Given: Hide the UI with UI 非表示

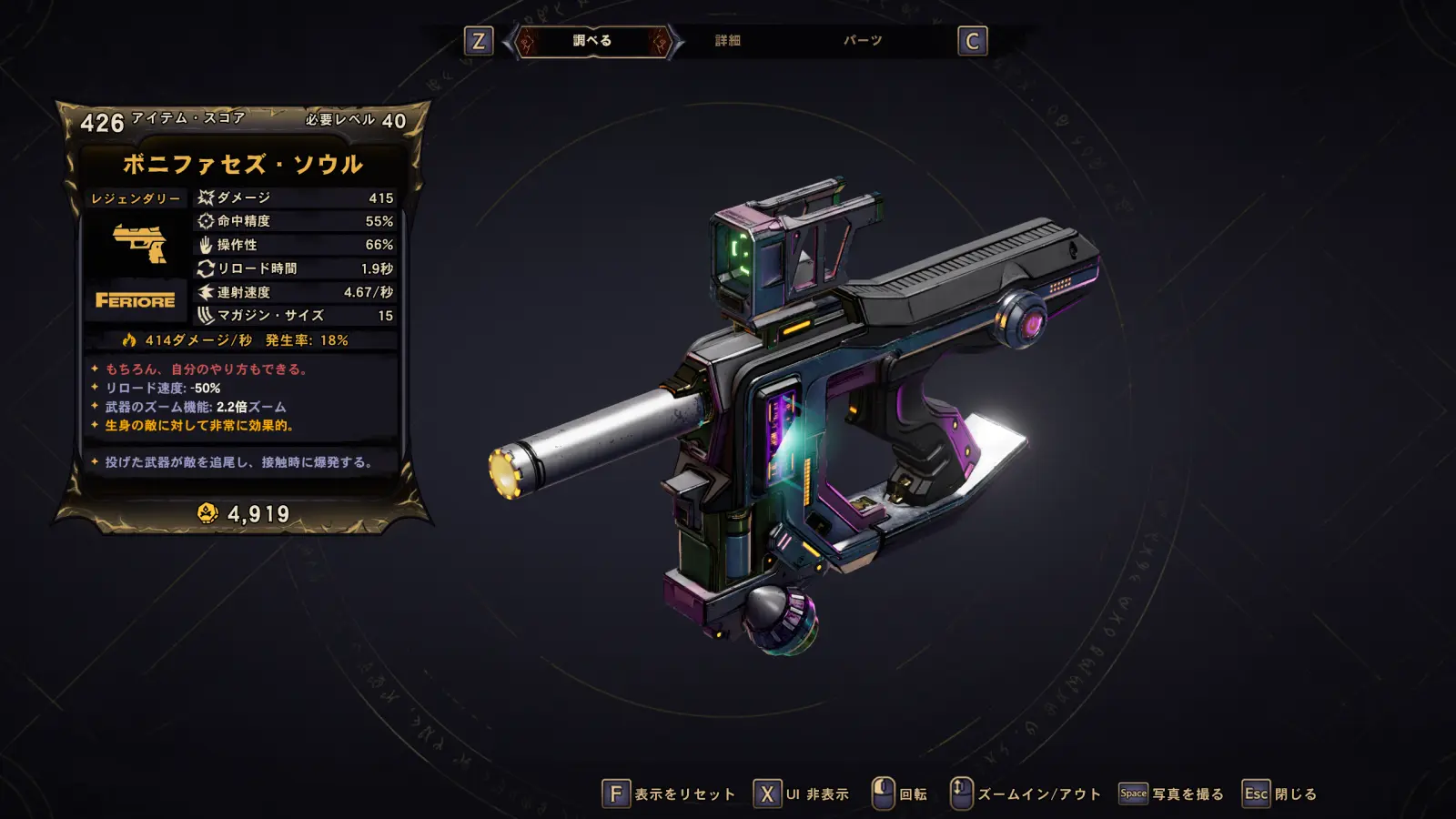Looking at the screenshot, I should [x=802, y=794].
